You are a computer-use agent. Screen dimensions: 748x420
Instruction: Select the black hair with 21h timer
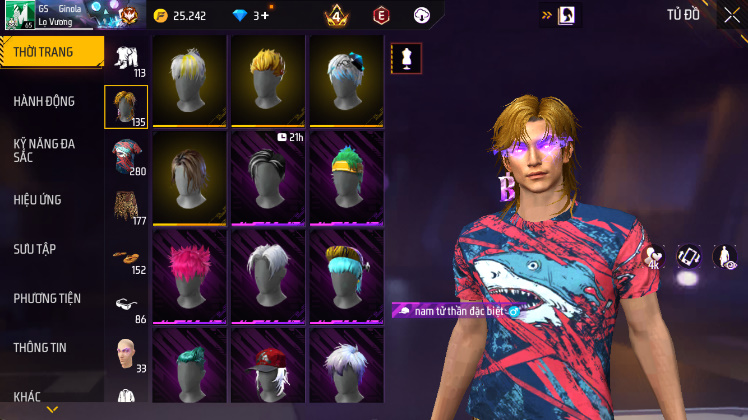[267, 177]
